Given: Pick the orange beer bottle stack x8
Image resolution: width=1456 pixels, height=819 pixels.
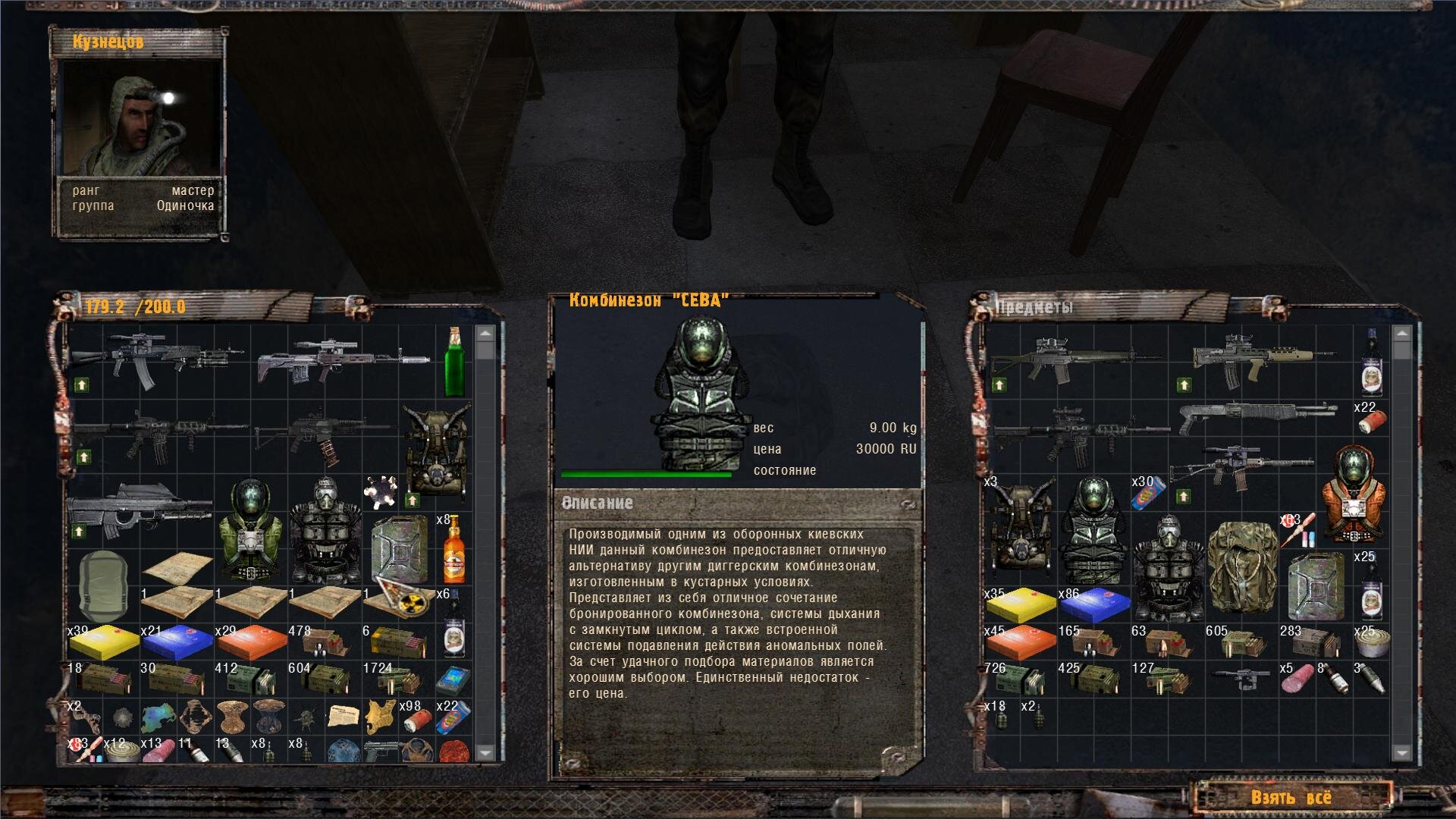Looking at the screenshot, I should click(453, 548).
